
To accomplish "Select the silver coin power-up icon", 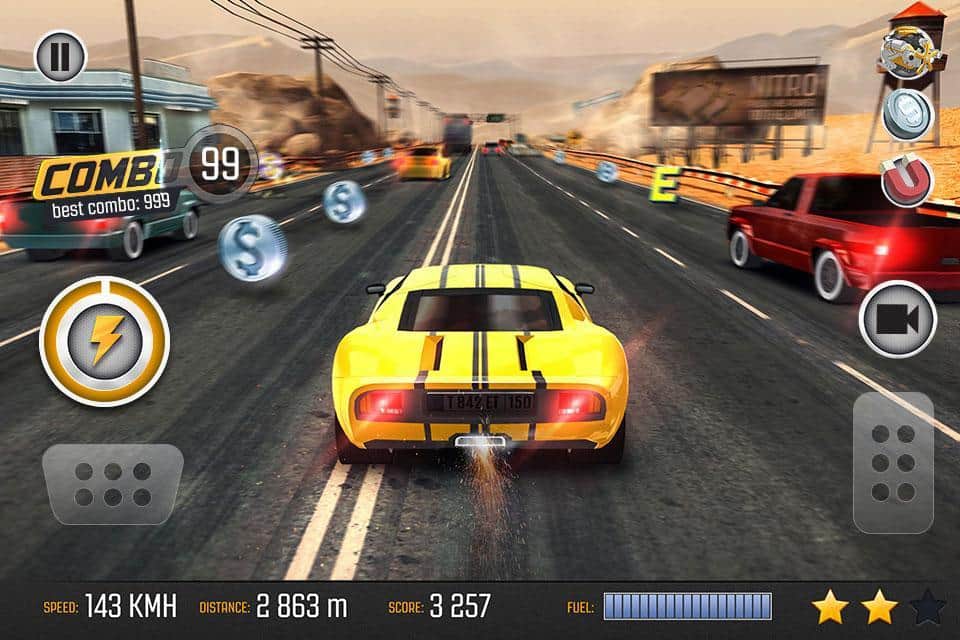I will (x=908, y=114).
